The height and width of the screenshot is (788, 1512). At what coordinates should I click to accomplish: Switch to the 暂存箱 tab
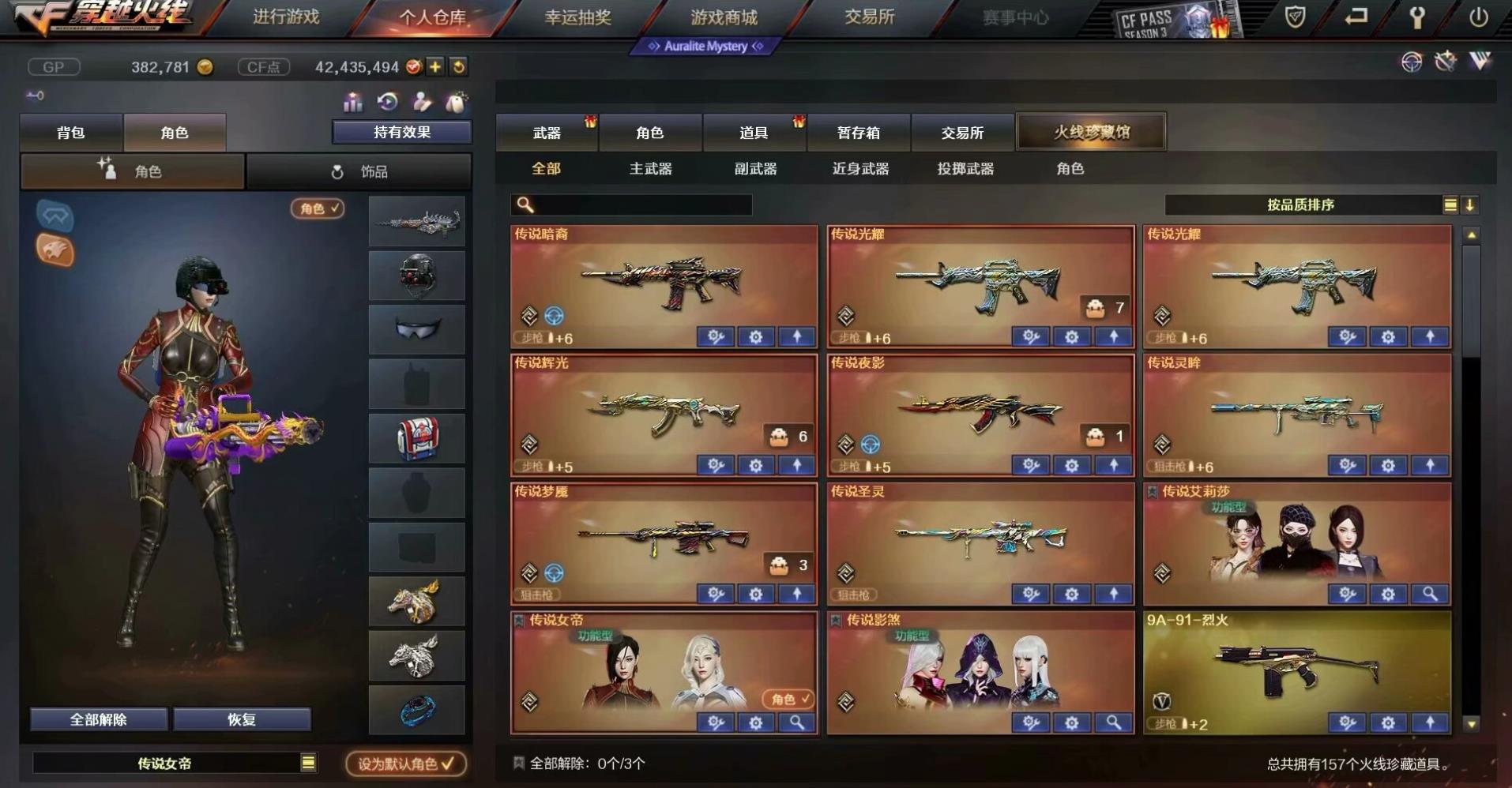point(858,132)
